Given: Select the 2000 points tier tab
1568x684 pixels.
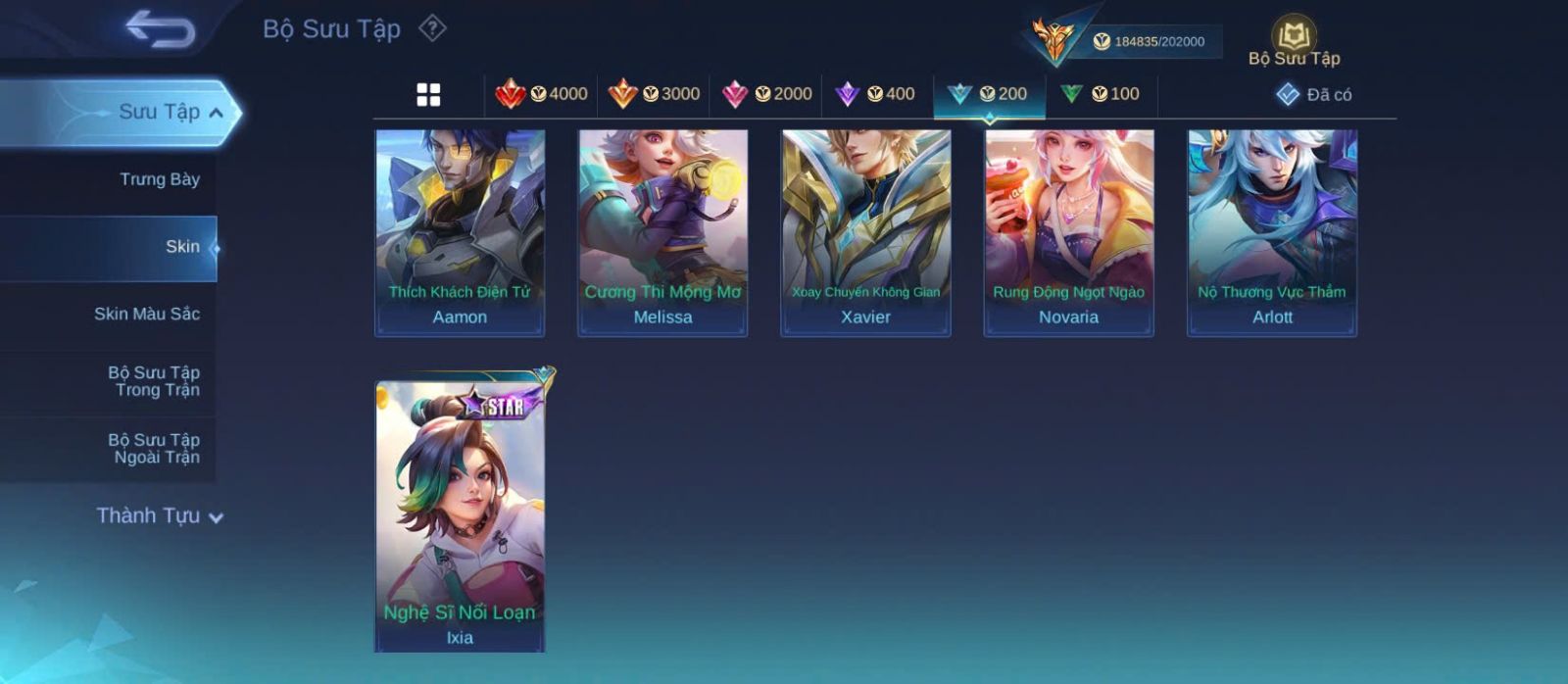Looking at the screenshot, I should (x=766, y=94).
